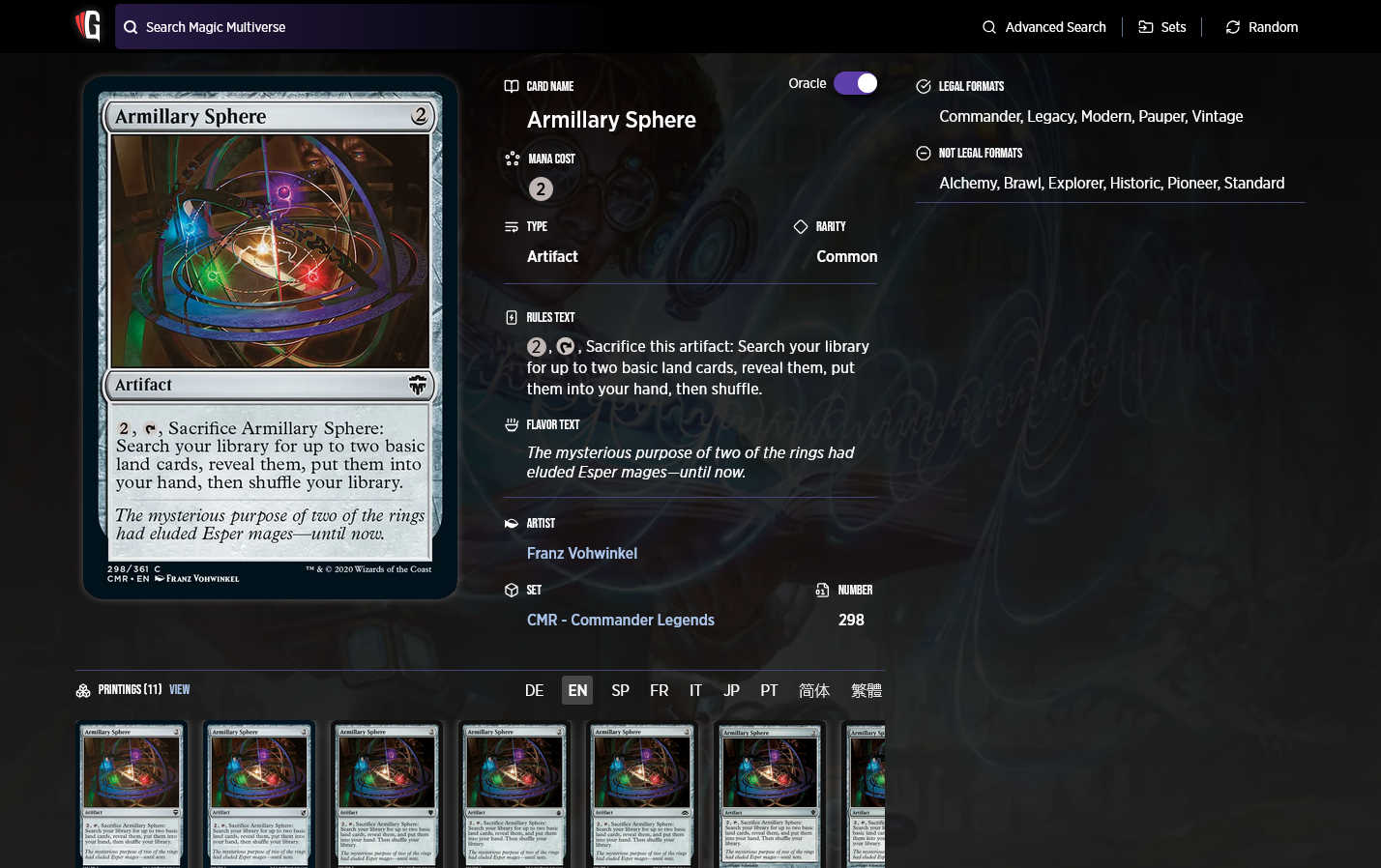Click the Set cube icon
1381x868 pixels.
pyautogui.click(x=511, y=590)
